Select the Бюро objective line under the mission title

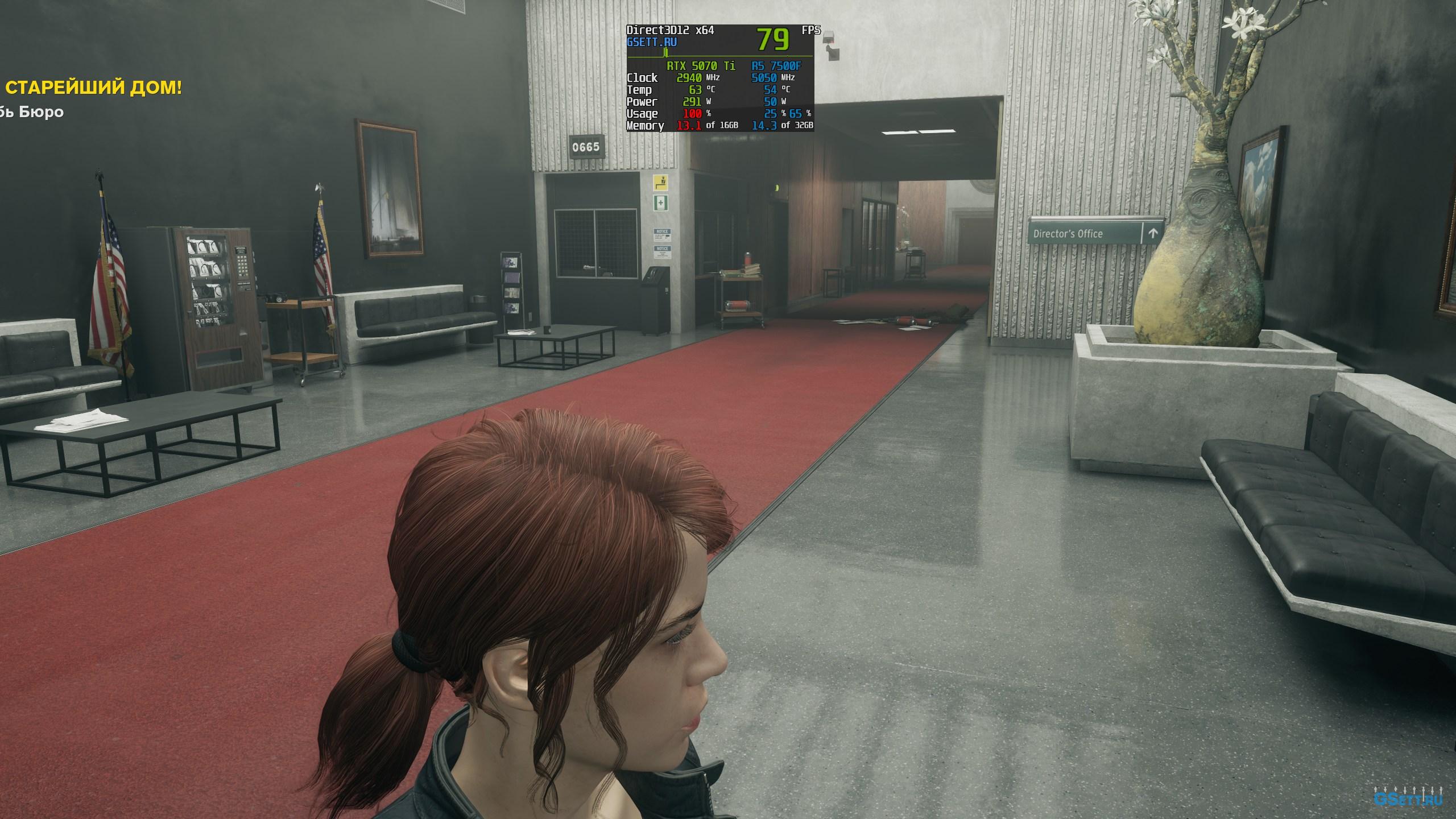33,112
